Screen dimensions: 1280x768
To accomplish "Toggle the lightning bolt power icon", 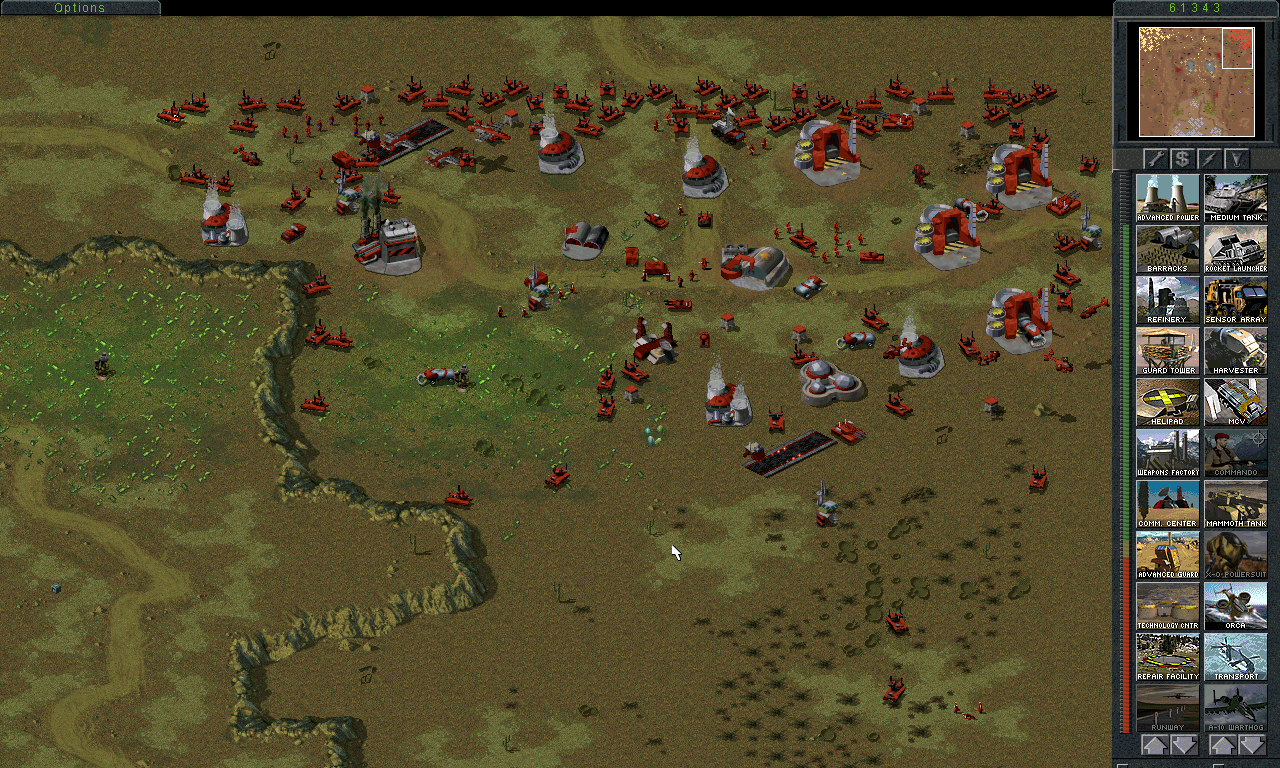I will (x=1208, y=158).
